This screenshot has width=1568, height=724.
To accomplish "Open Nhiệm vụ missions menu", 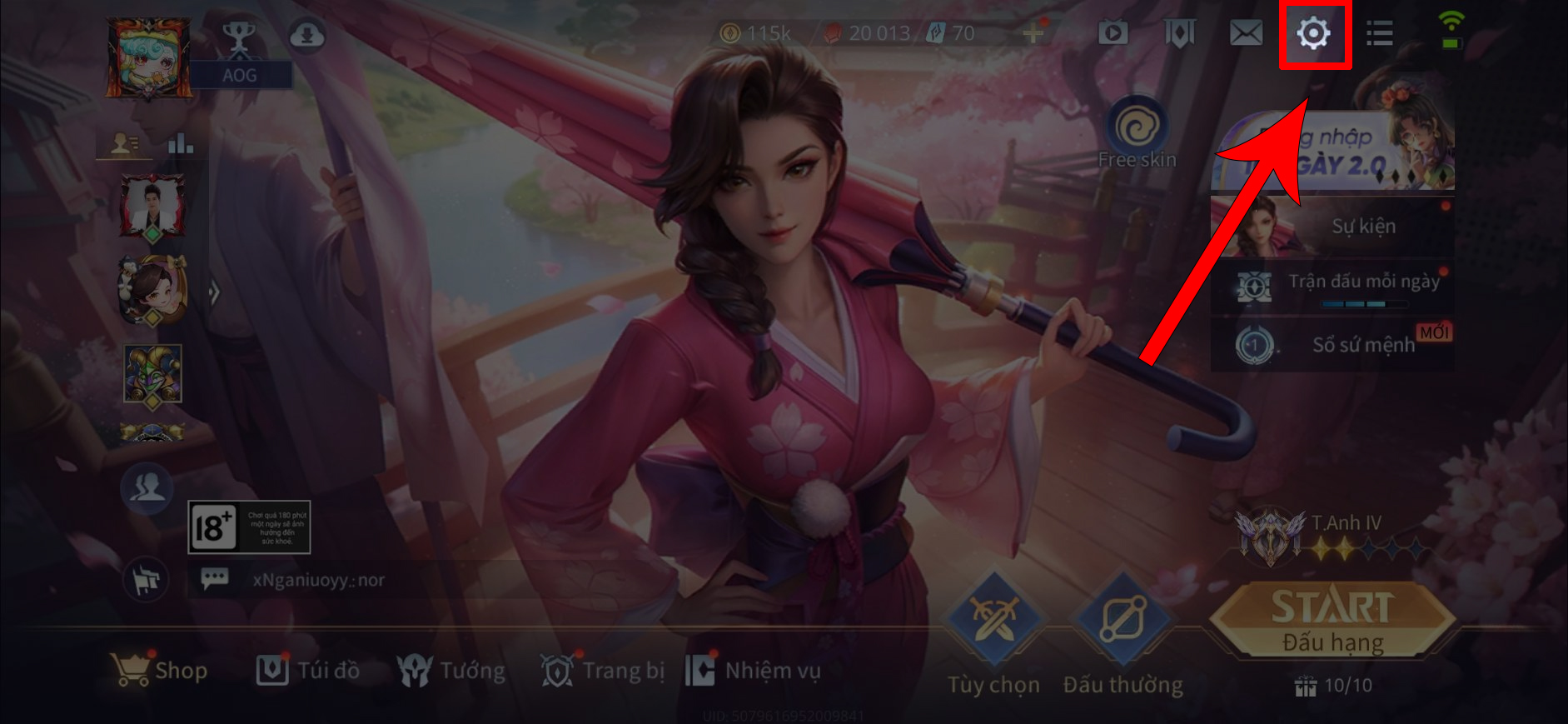I will pos(753,670).
